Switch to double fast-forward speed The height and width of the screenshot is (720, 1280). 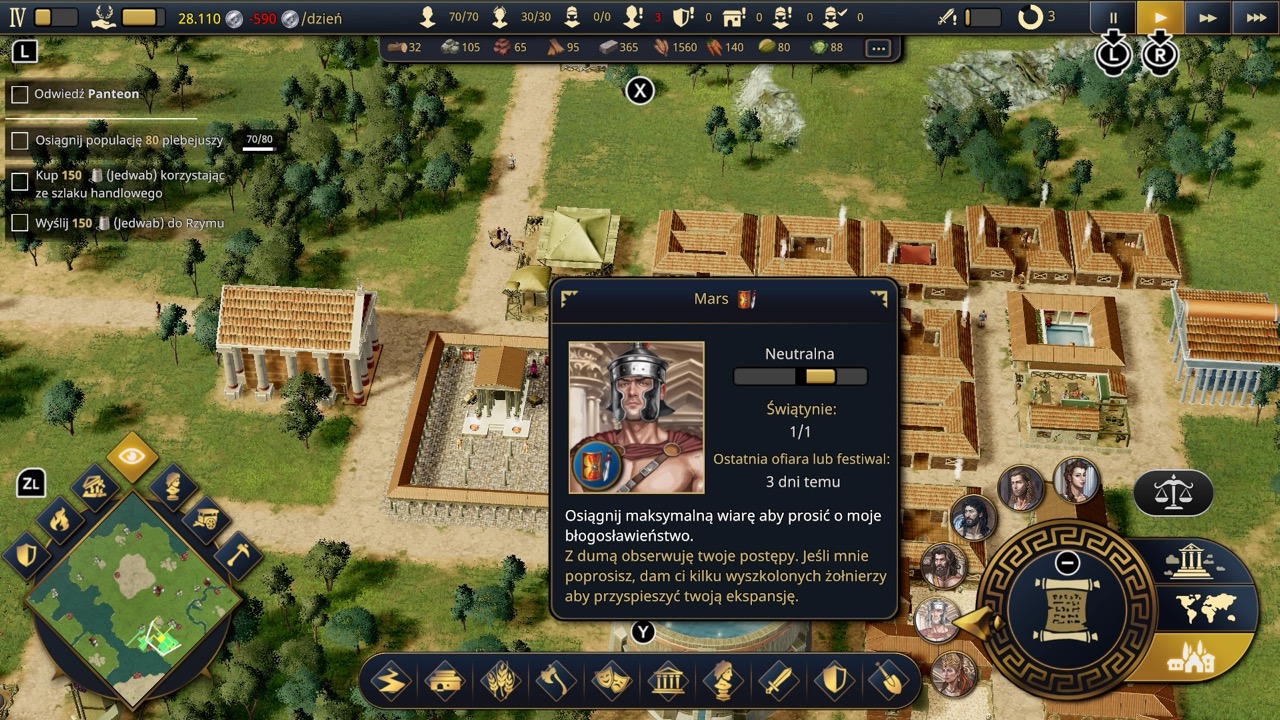pos(1208,17)
